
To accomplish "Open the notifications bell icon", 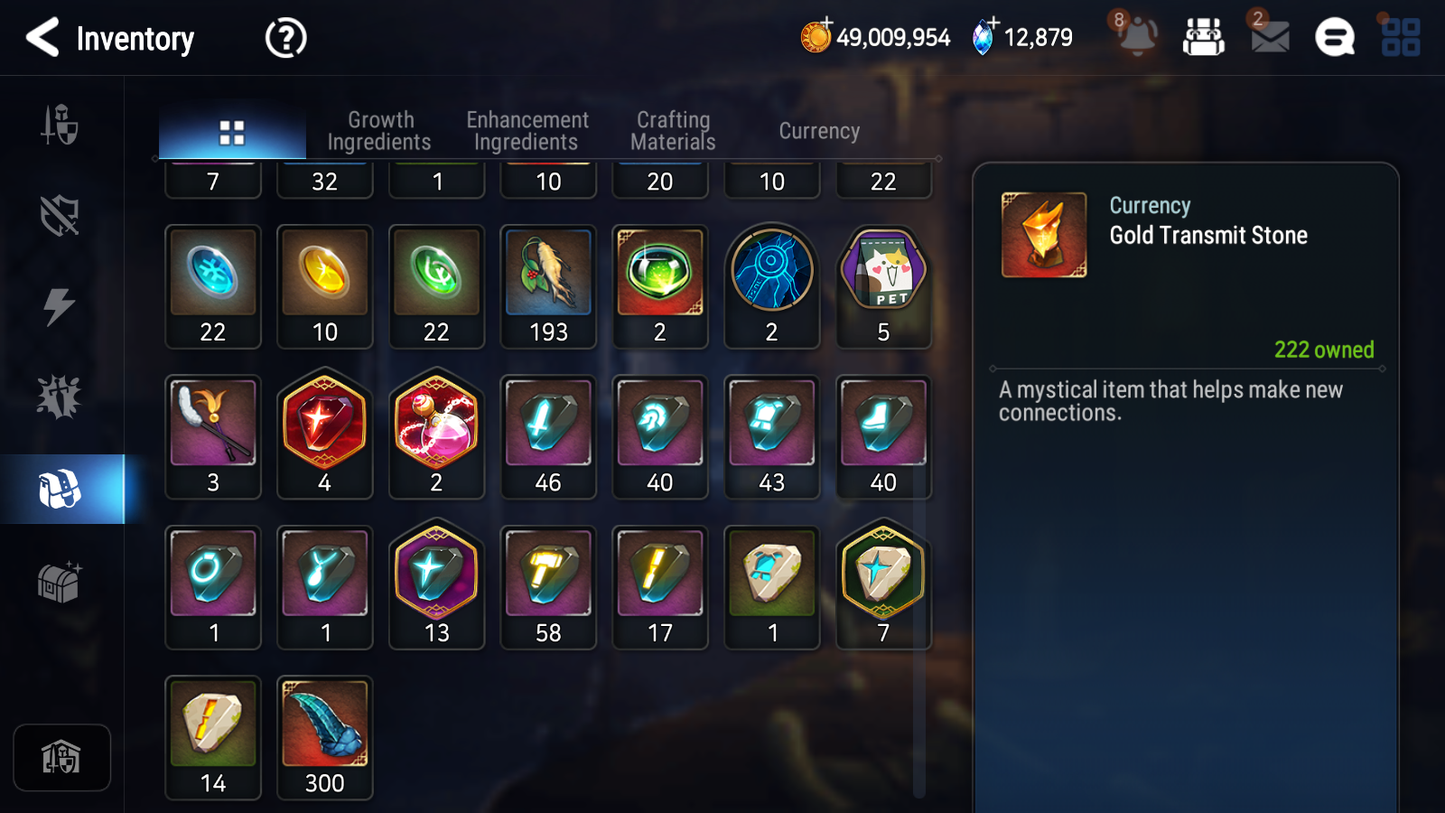I will tap(1137, 38).
